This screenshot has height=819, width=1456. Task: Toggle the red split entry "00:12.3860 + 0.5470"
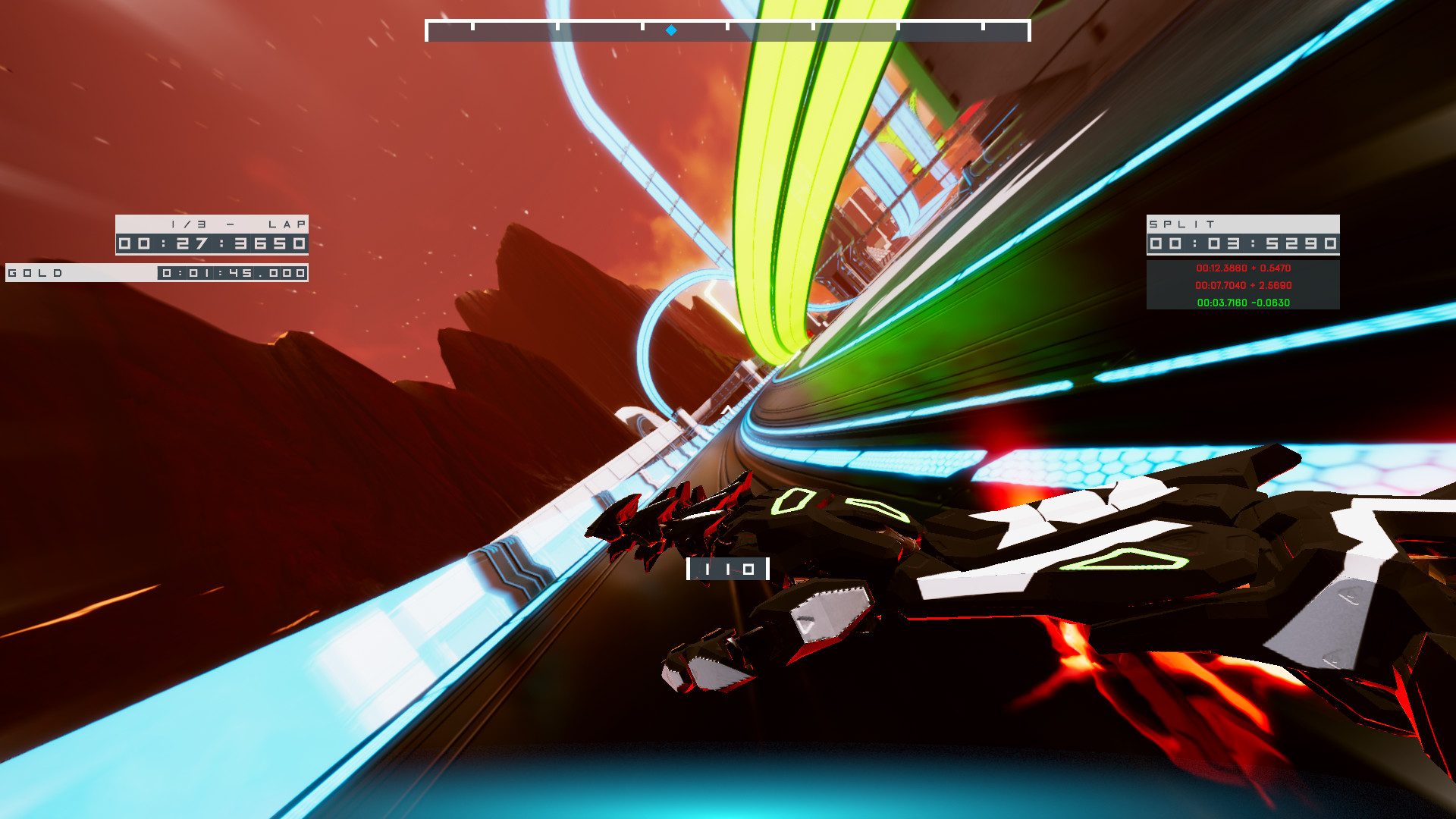pos(1244,268)
